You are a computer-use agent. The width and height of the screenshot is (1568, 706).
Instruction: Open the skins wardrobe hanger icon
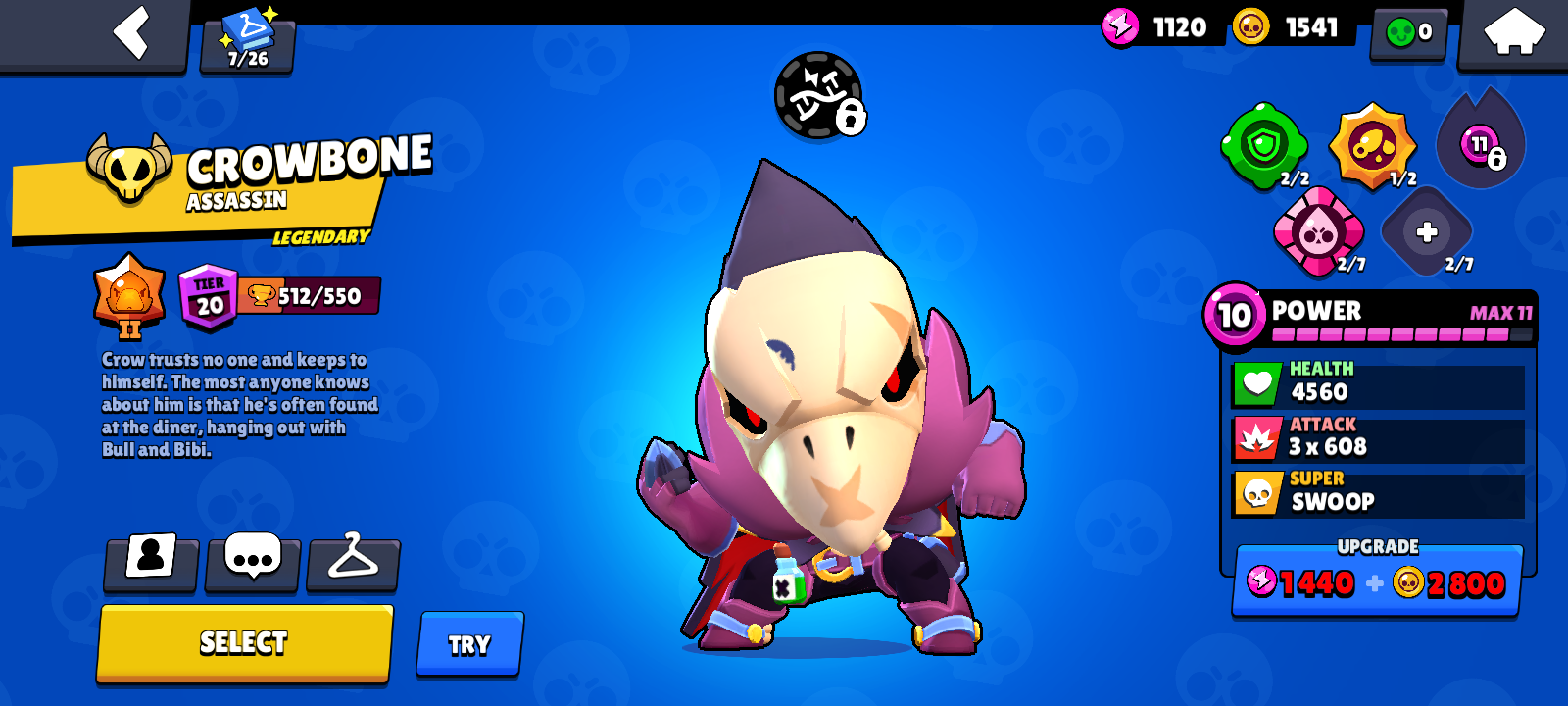(x=354, y=565)
